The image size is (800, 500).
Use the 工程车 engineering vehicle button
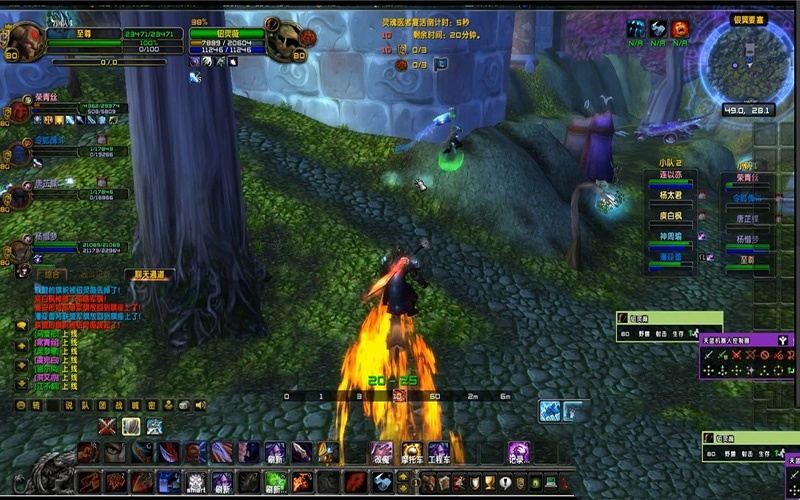[x=438, y=453]
